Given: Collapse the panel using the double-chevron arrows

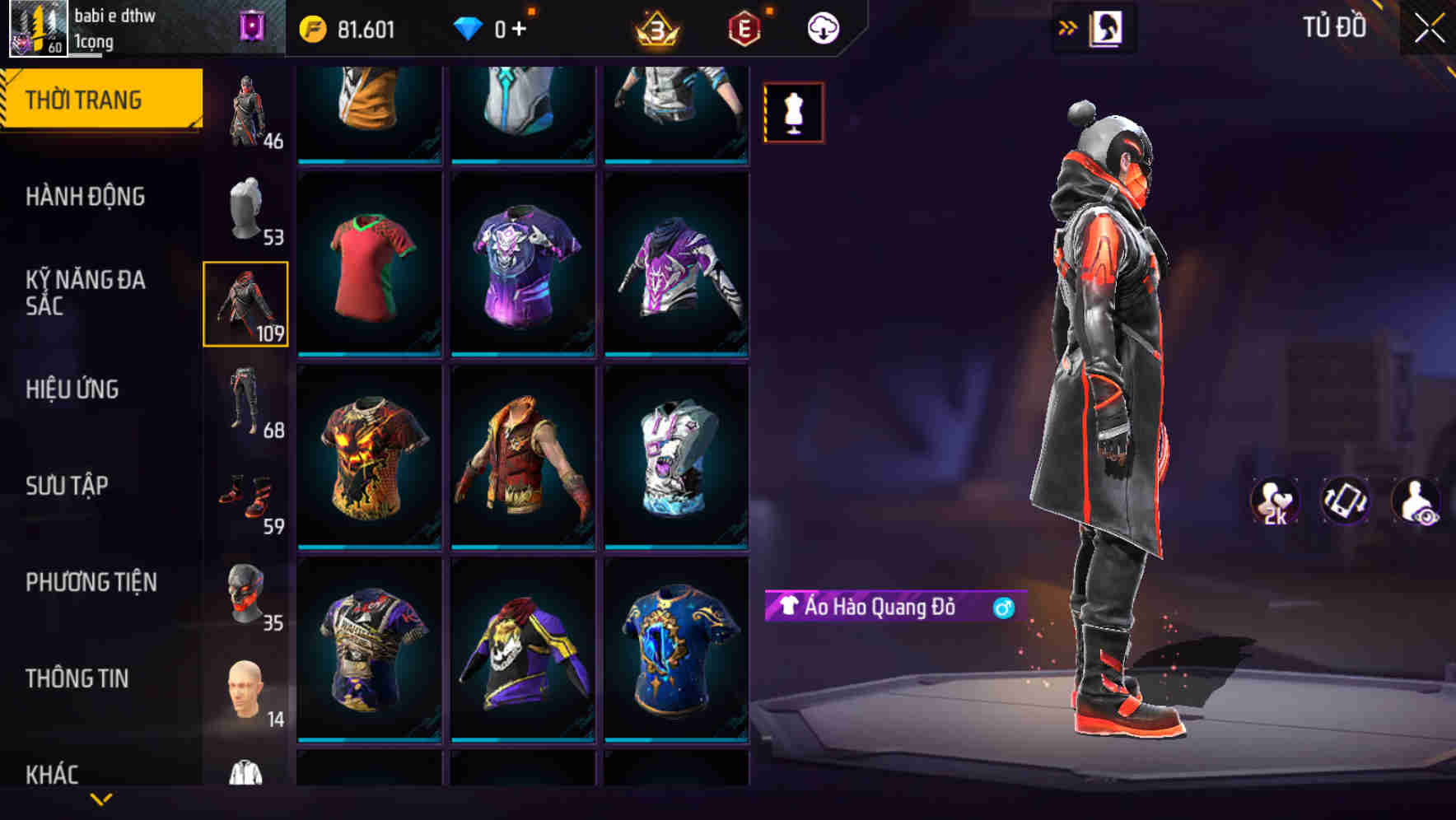Looking at the screenshot, I should (x=1069, y=27).
